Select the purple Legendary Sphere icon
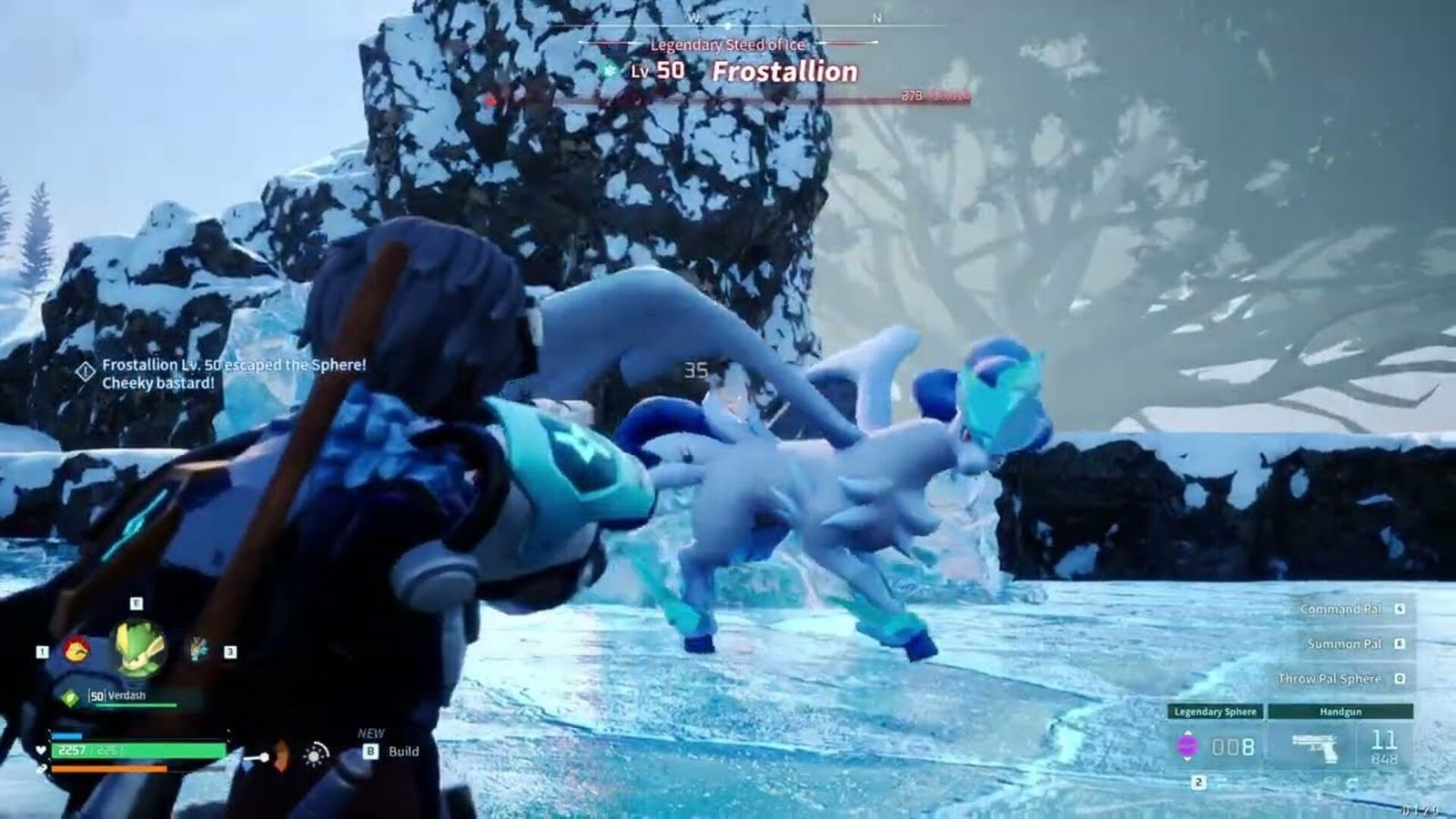 [1188, 745]
